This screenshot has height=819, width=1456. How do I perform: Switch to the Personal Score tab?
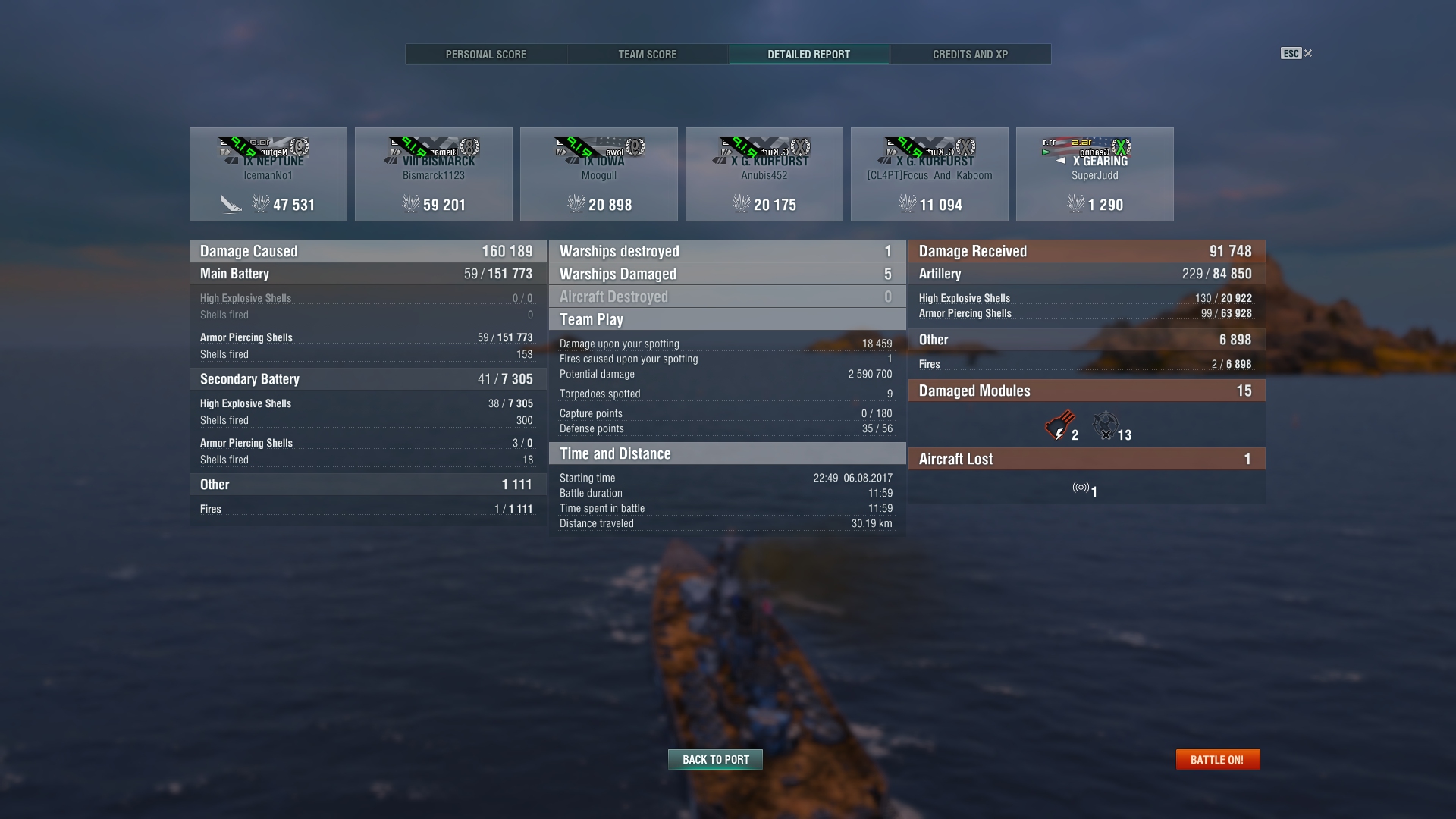(x=485, y=55)
